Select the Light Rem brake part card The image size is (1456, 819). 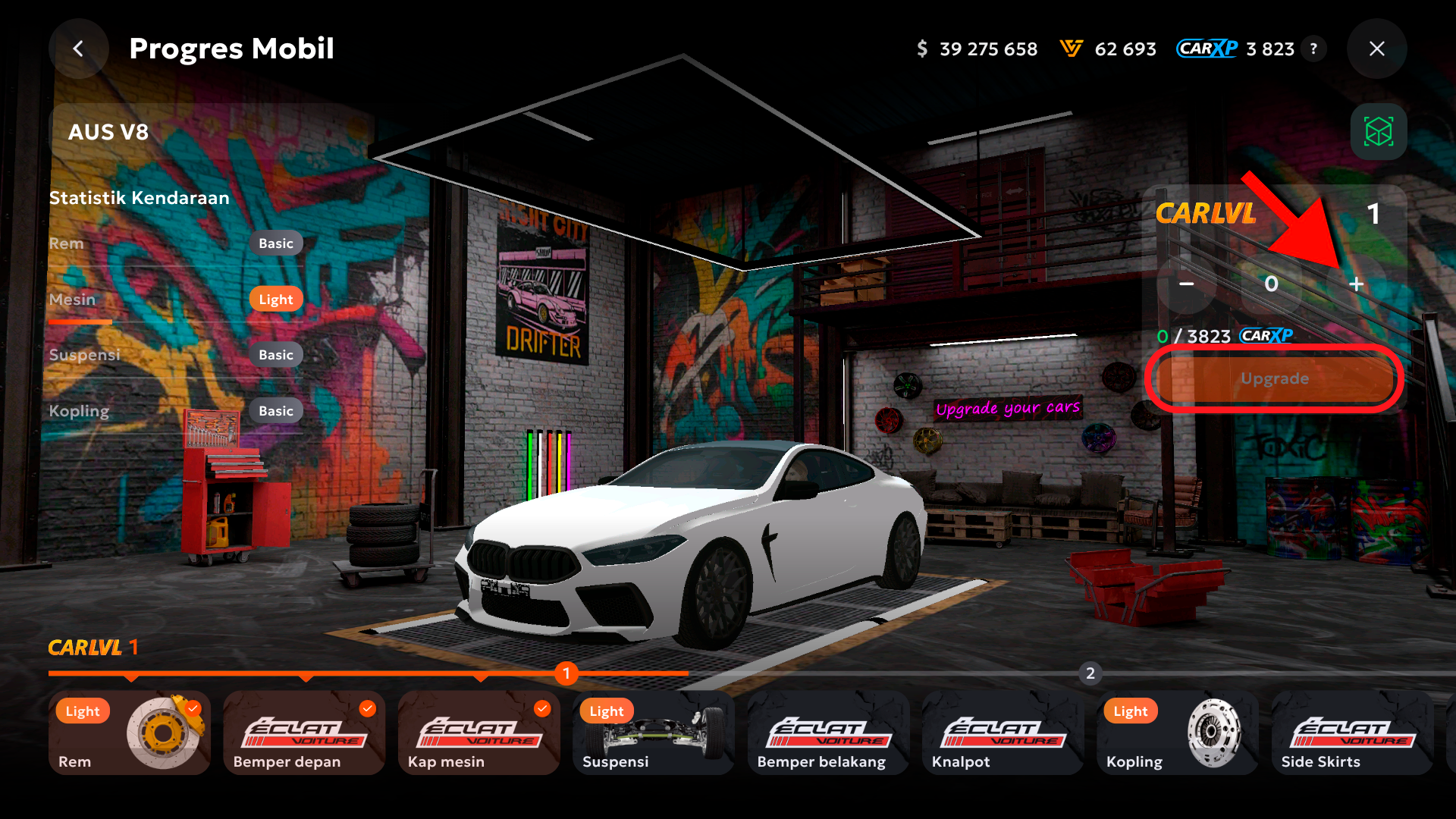tap(130, 733)
